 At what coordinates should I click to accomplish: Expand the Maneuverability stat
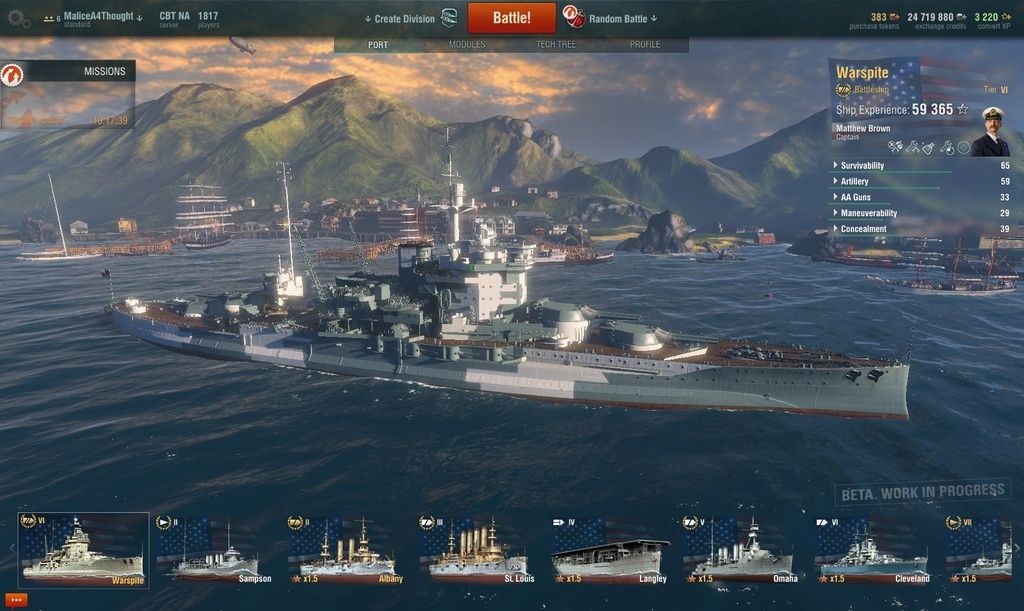[868, 213]
